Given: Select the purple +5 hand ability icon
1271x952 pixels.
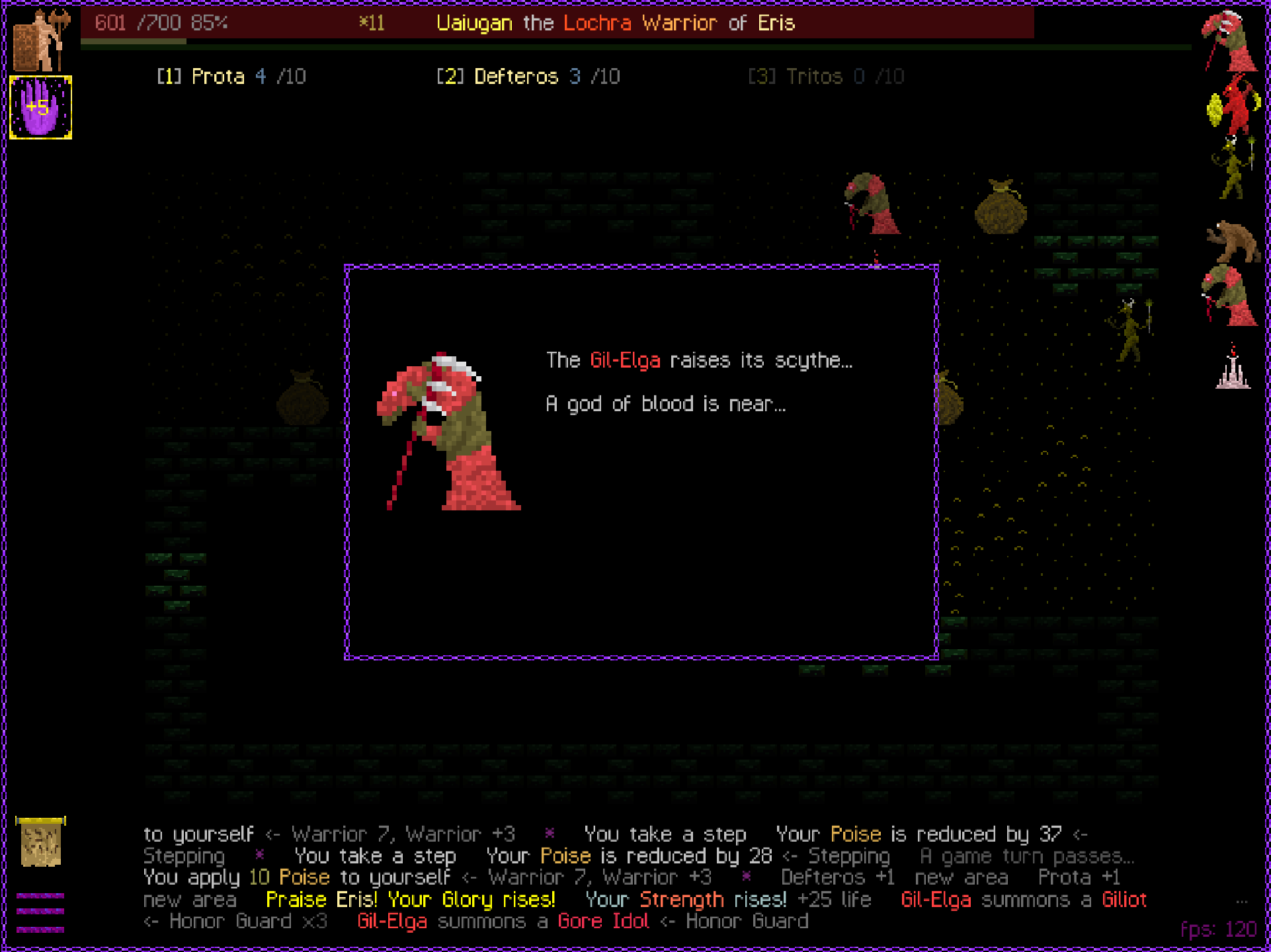Looking at the screenshot, I should click(40, 108).
